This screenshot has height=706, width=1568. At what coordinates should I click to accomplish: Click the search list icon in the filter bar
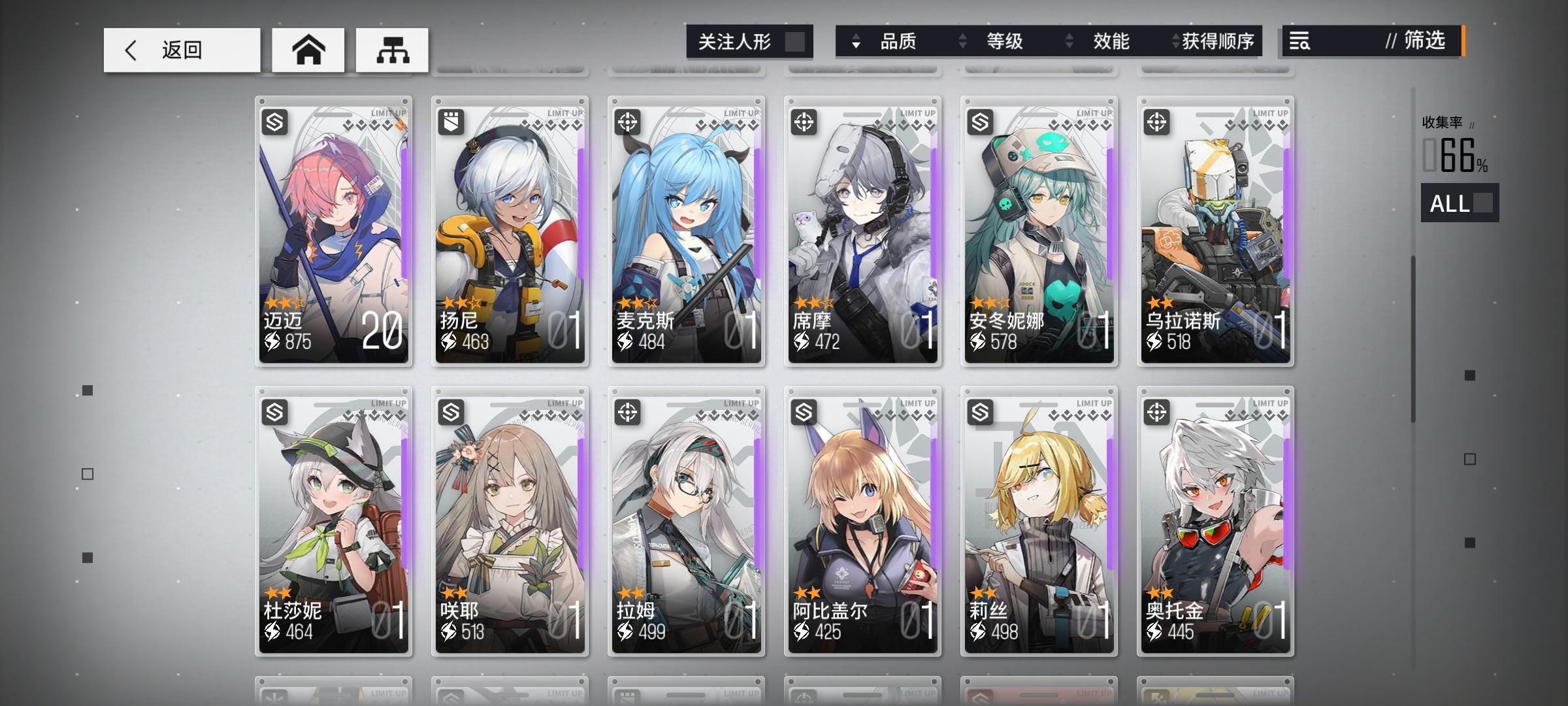coord(1300,42)
